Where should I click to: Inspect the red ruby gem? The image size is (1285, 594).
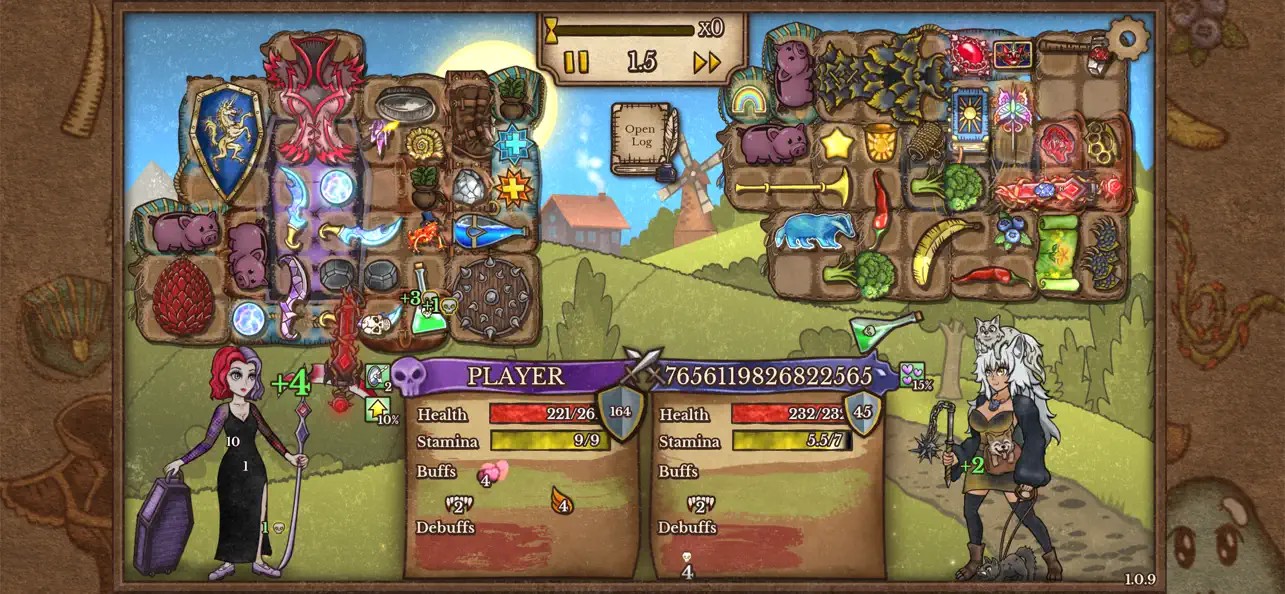pyautogui.click(x=968, y=52)
